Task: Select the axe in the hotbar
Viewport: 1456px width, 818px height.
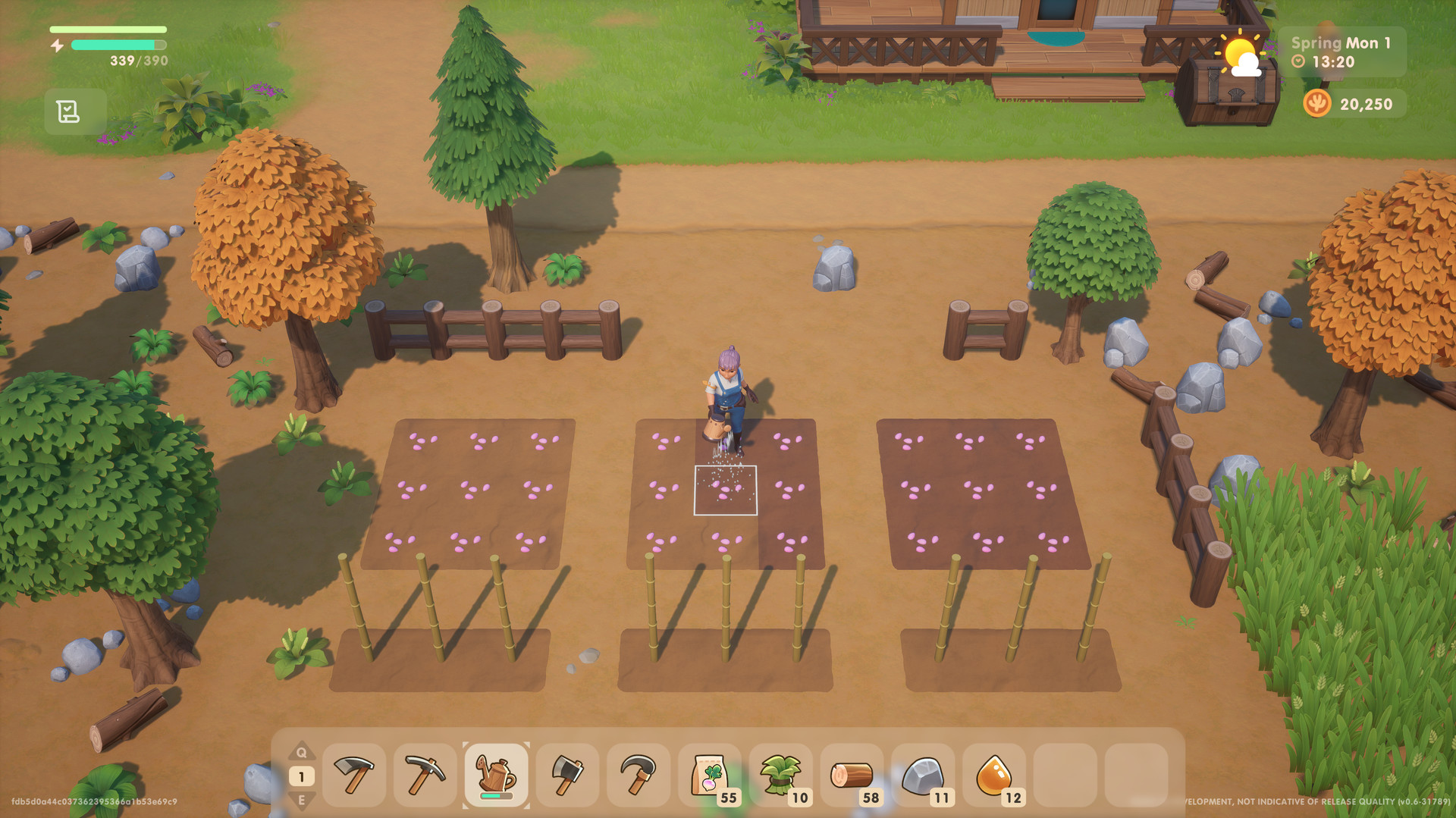Action: pos(567,775)
